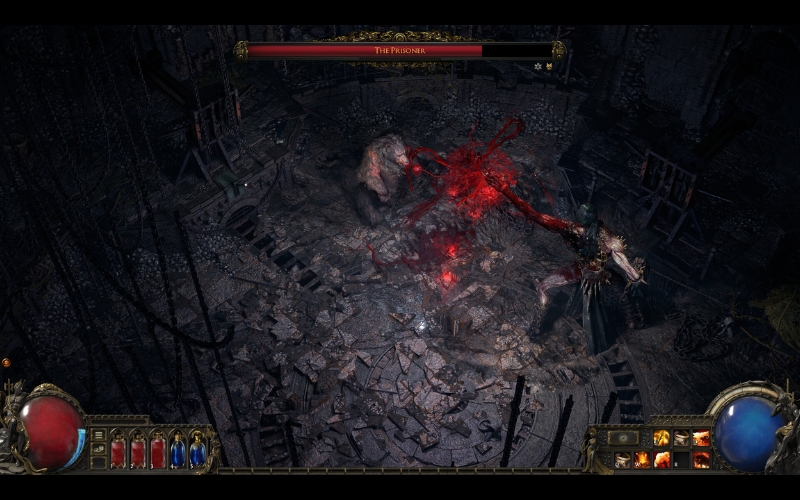Select the eye emblem panel above the skills
The width and height of the screenshot is (800, 500).
[x=624, y=438]
